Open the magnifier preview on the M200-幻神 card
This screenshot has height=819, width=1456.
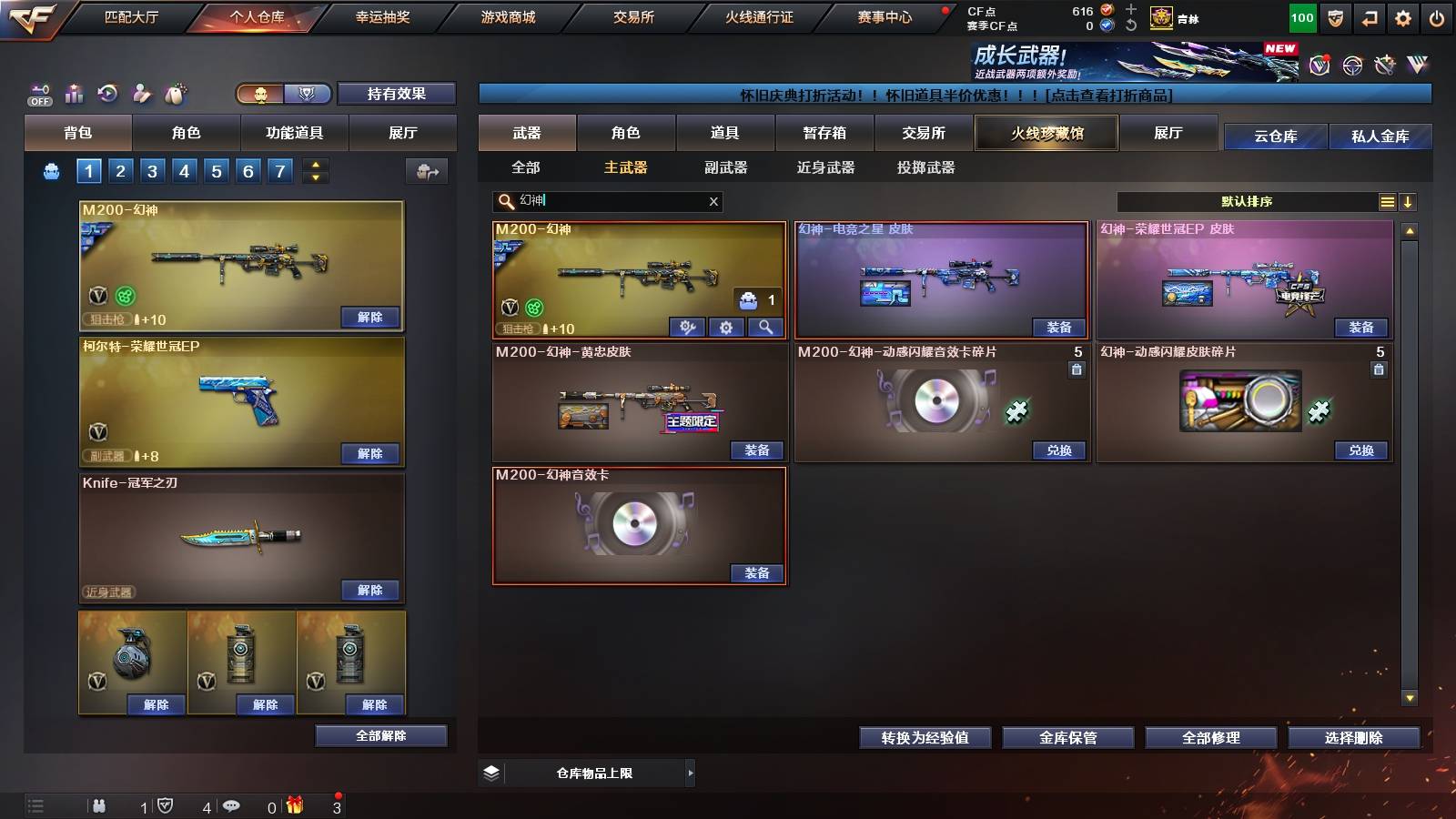click(x=764, y=327)
